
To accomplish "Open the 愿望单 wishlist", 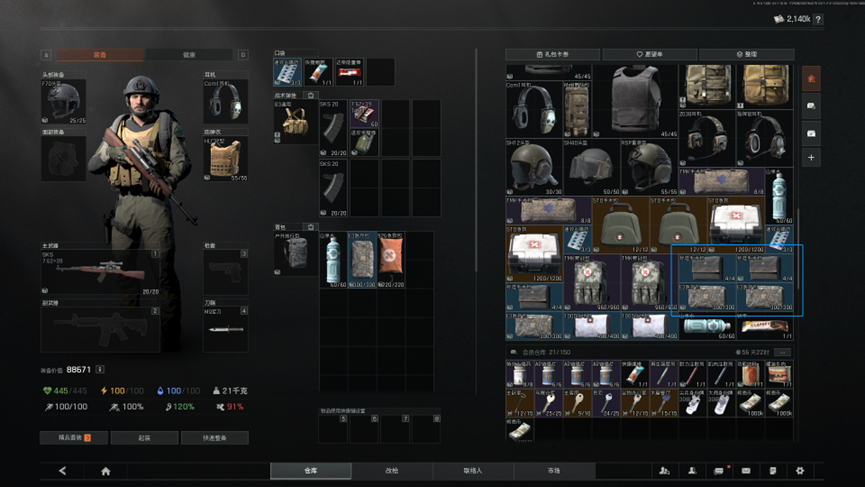I will pyautogui.click(x=649, y=54).
